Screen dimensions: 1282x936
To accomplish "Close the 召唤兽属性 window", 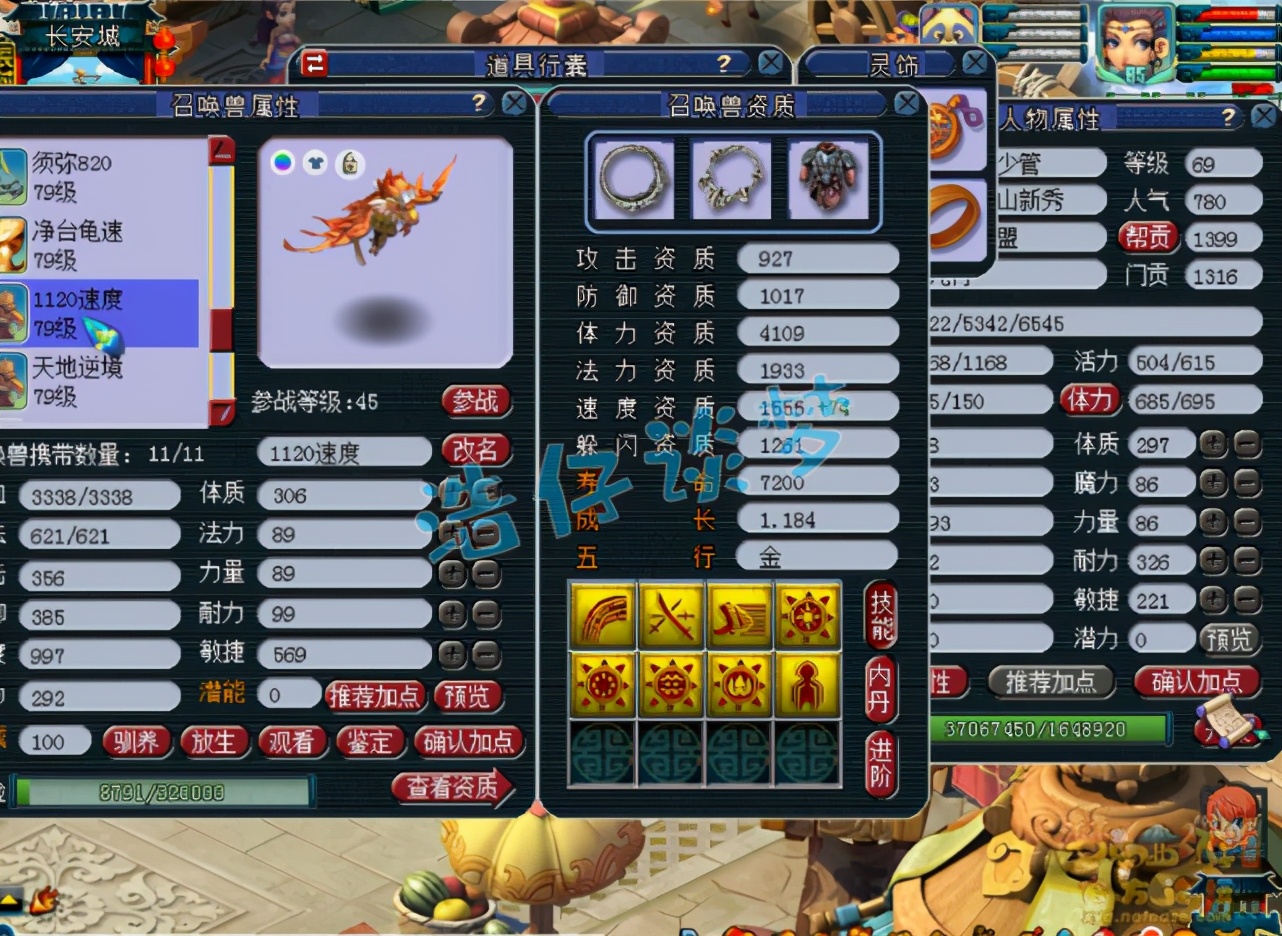I will [513, 103].
